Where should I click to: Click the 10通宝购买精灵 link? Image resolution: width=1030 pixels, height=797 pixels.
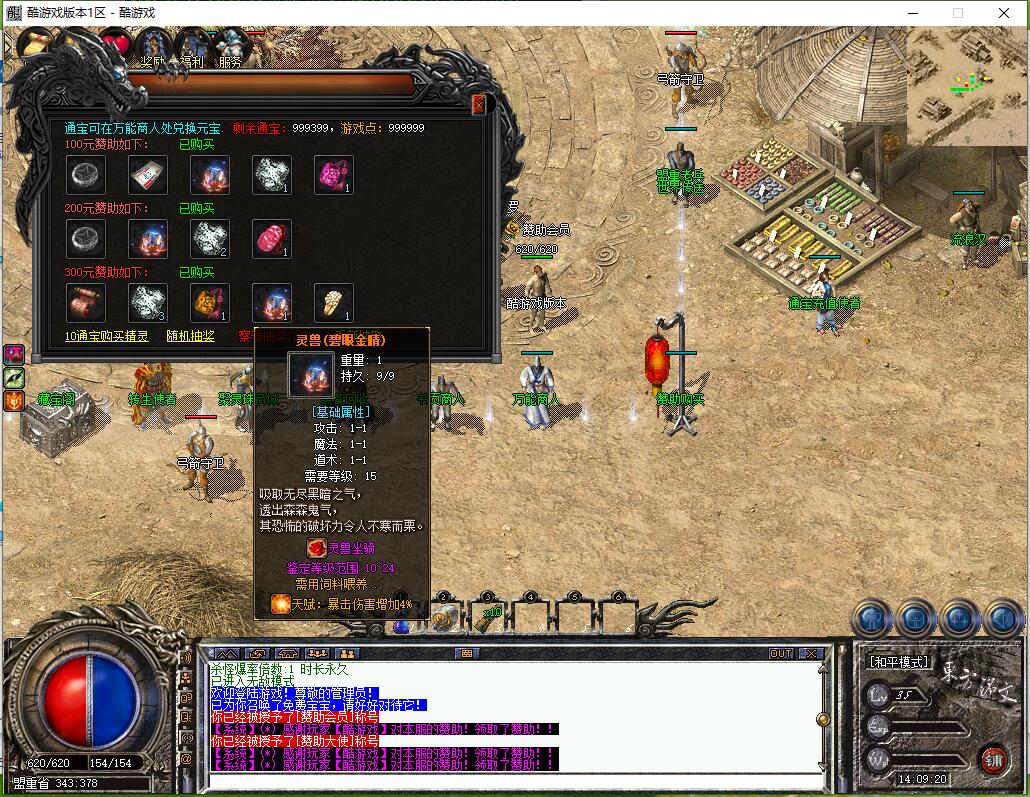pyautogui.click(x=106, y=336)
